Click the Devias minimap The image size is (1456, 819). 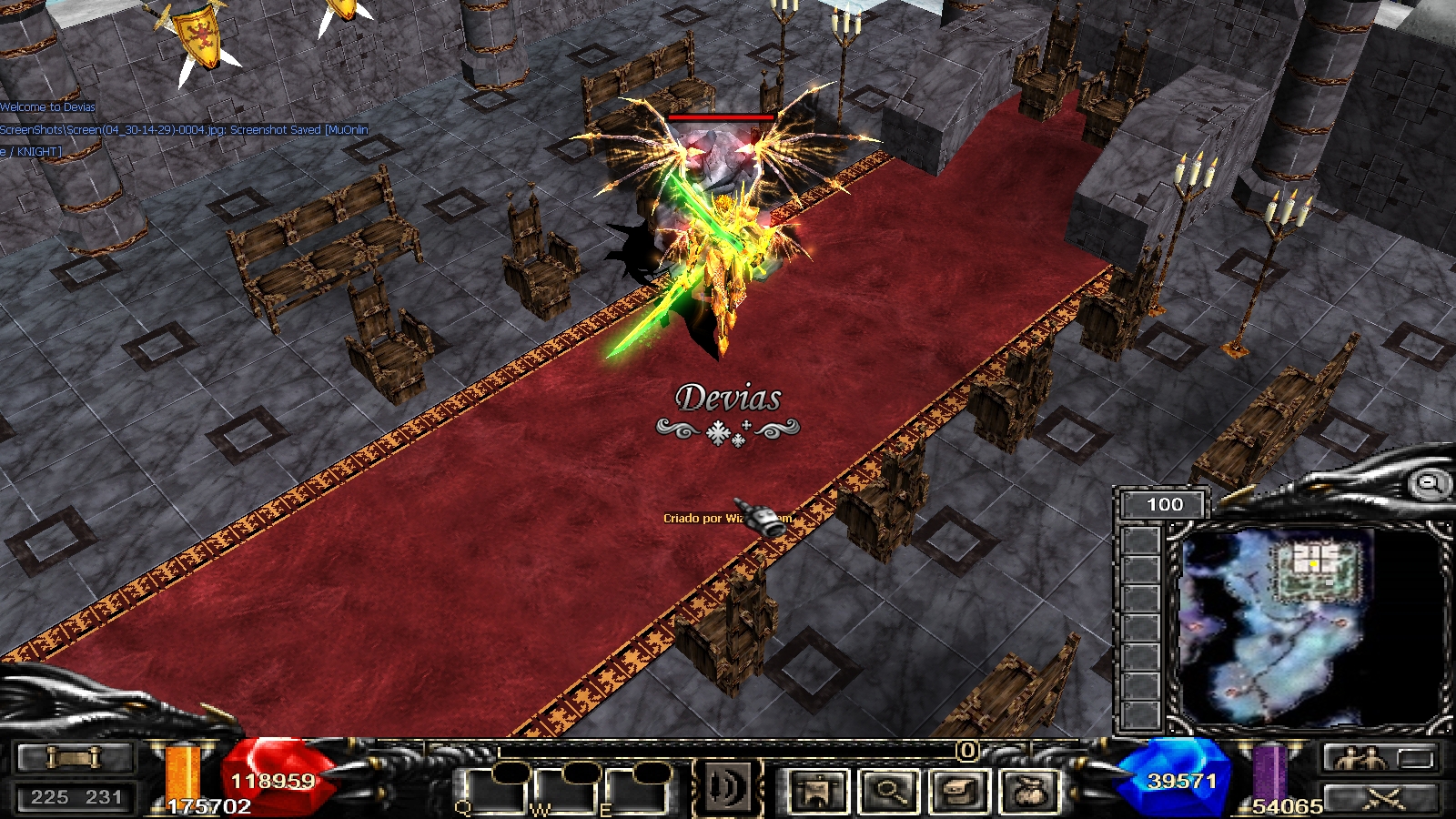[x=1309, y=626]
